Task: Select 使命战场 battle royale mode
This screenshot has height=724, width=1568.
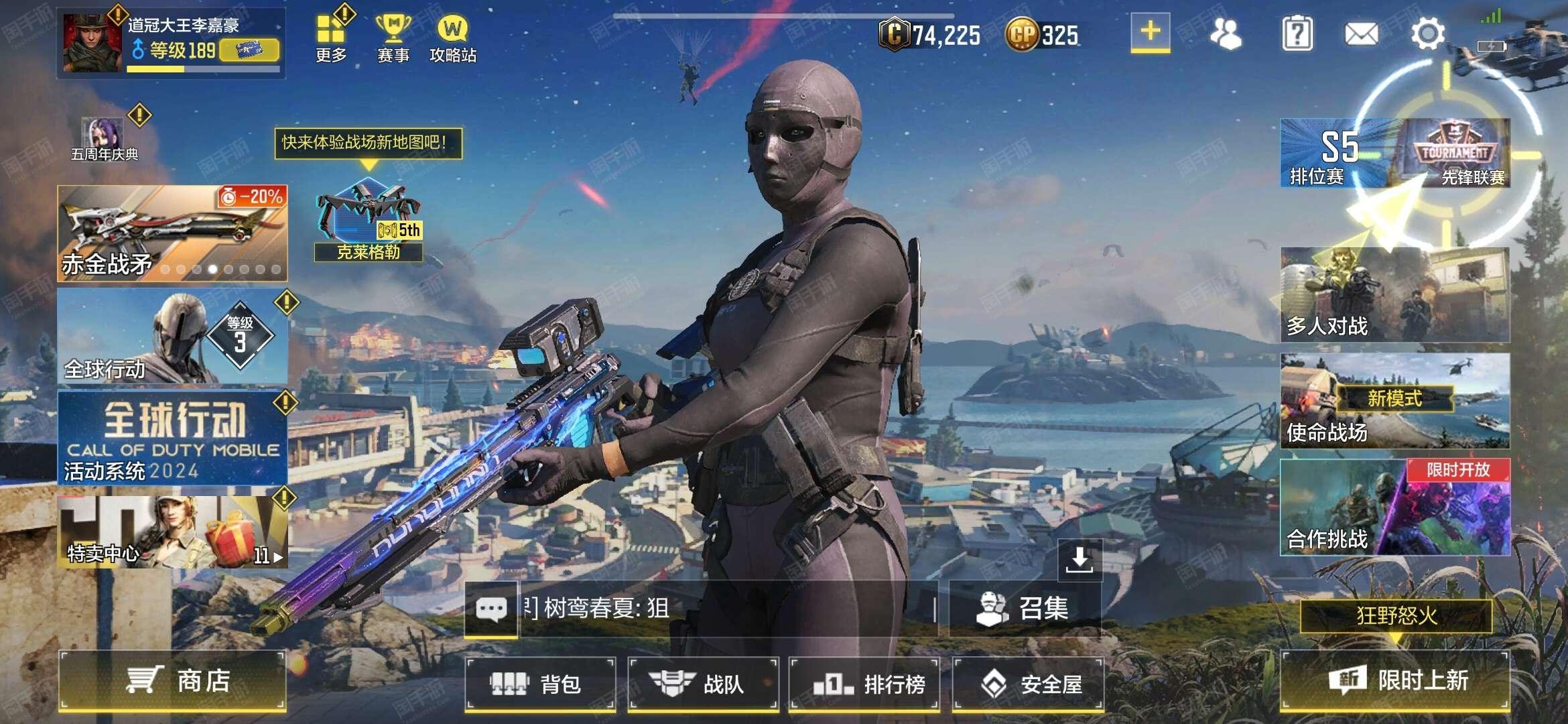Action: [1394, 401]
